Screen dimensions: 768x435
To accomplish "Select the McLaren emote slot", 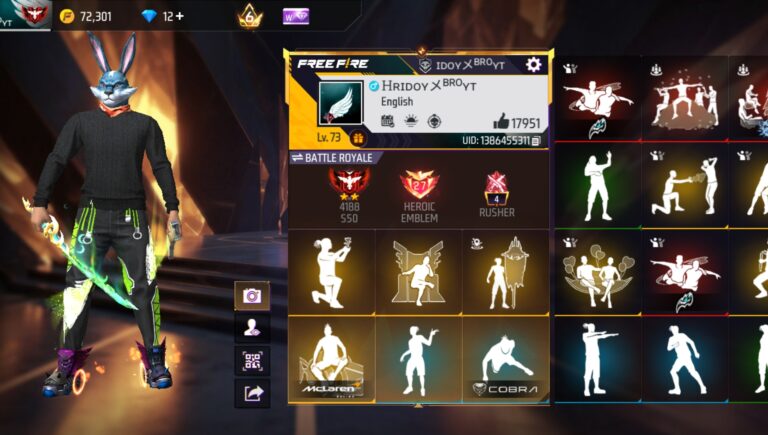I will point(332,359).
